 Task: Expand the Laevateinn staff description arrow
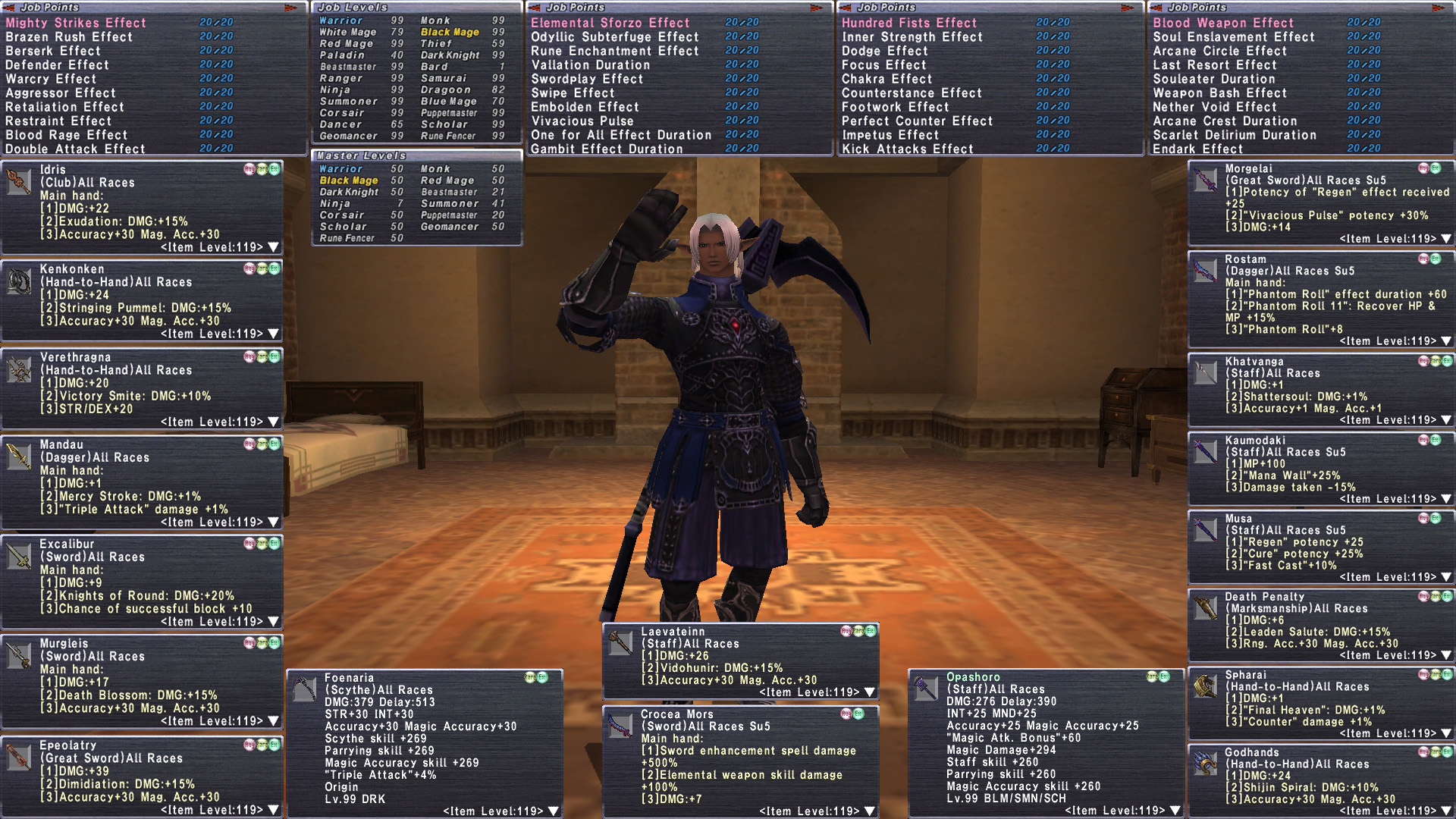coord(870,692)
